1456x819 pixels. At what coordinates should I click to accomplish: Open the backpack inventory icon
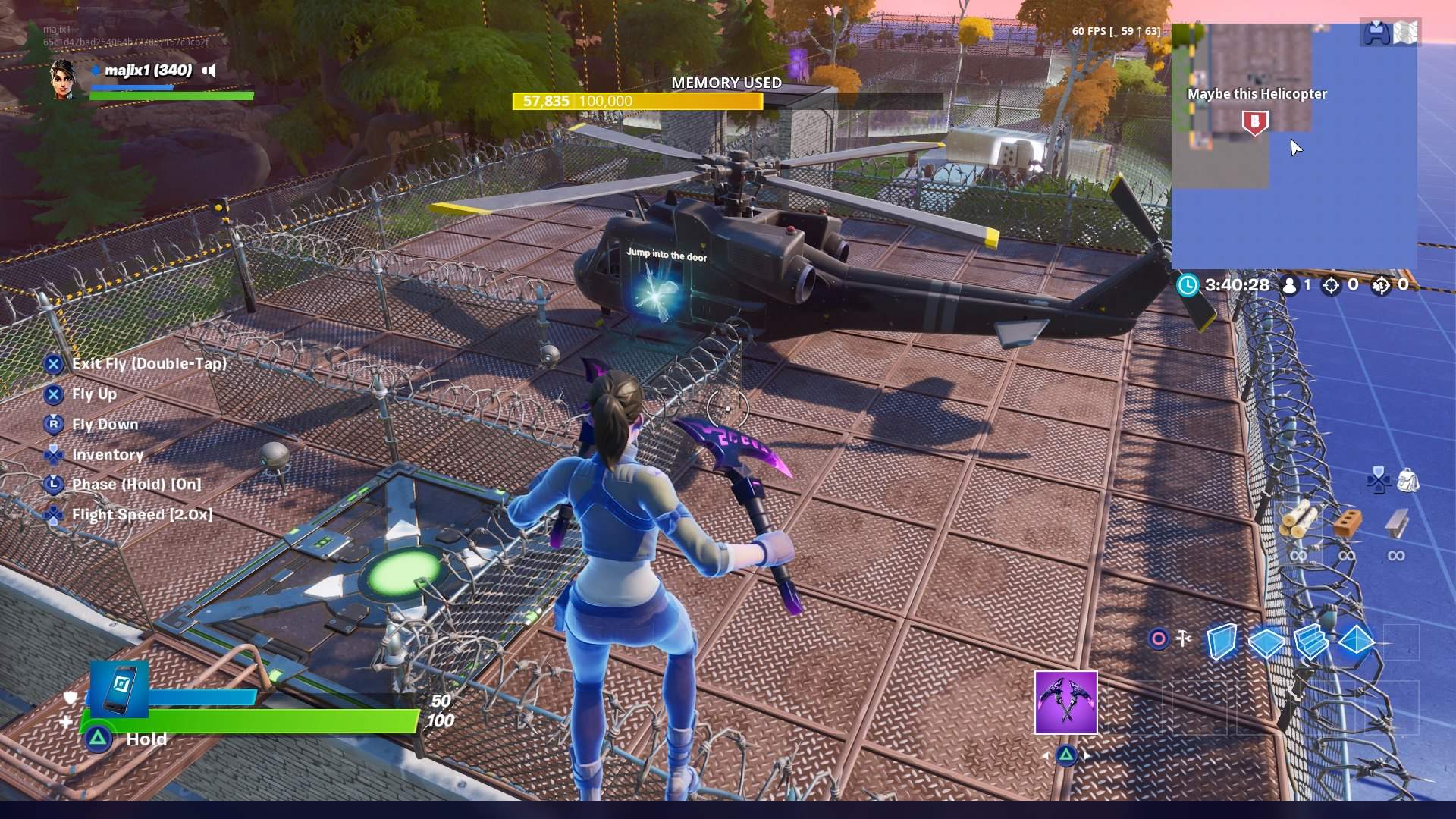1407,480
